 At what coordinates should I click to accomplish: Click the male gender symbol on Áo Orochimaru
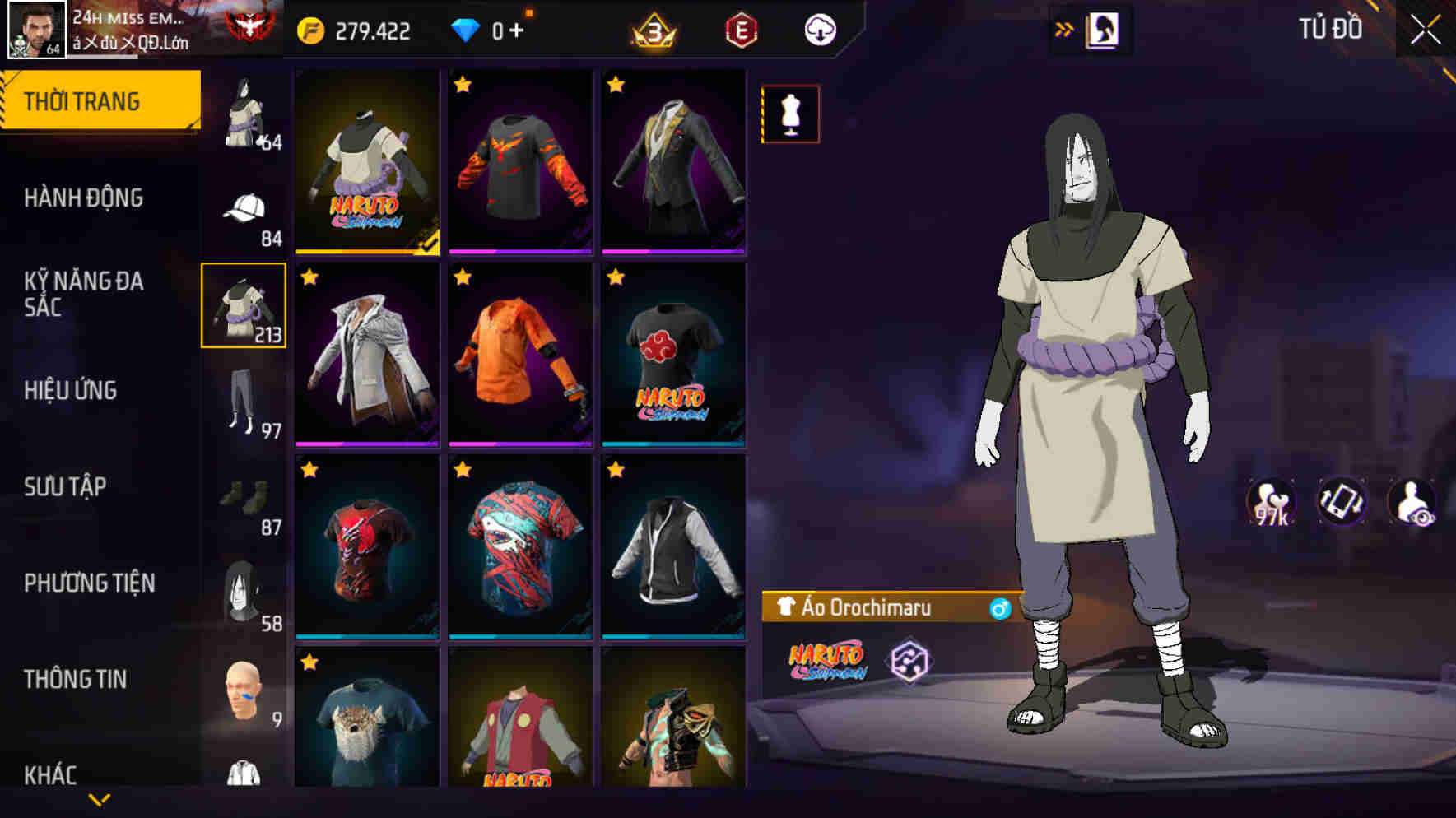coord(1000,609)
